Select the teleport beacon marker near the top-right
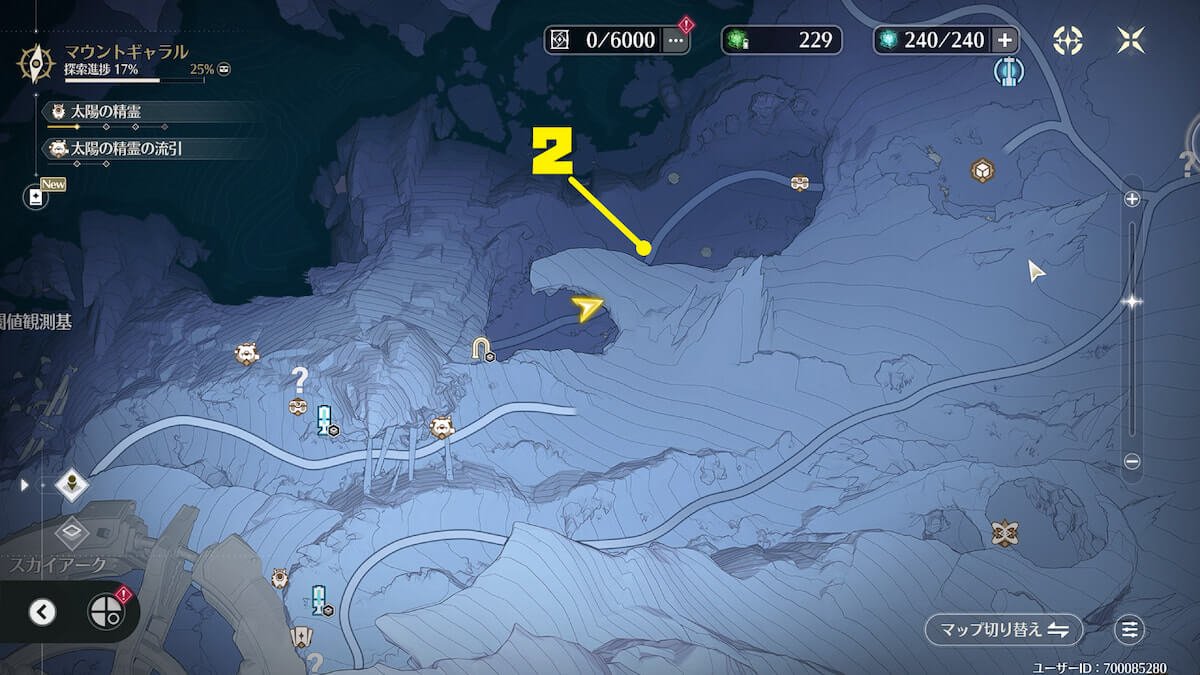The width and height of the screenshot is (1200, 675). point(1008,71)
